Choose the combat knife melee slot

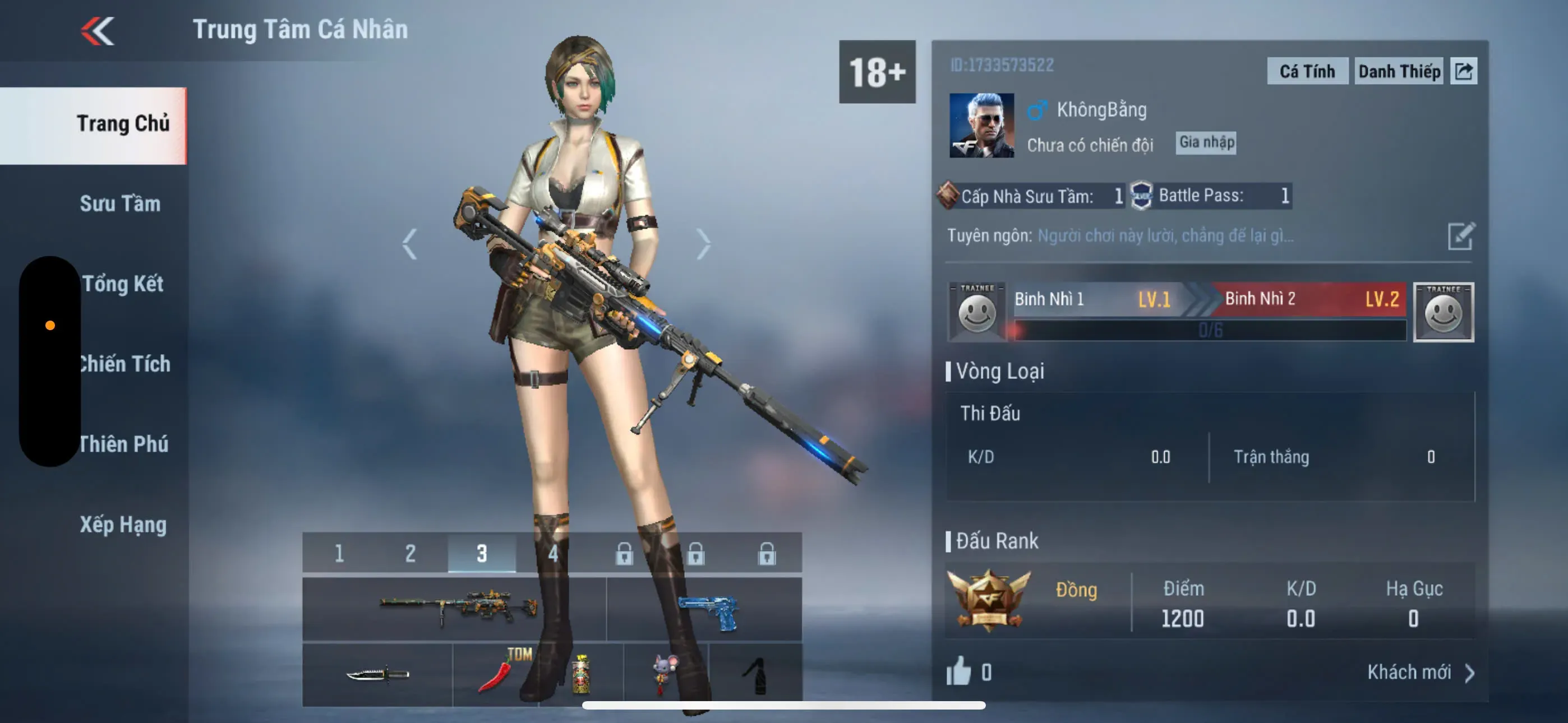(x=377, y=674)
